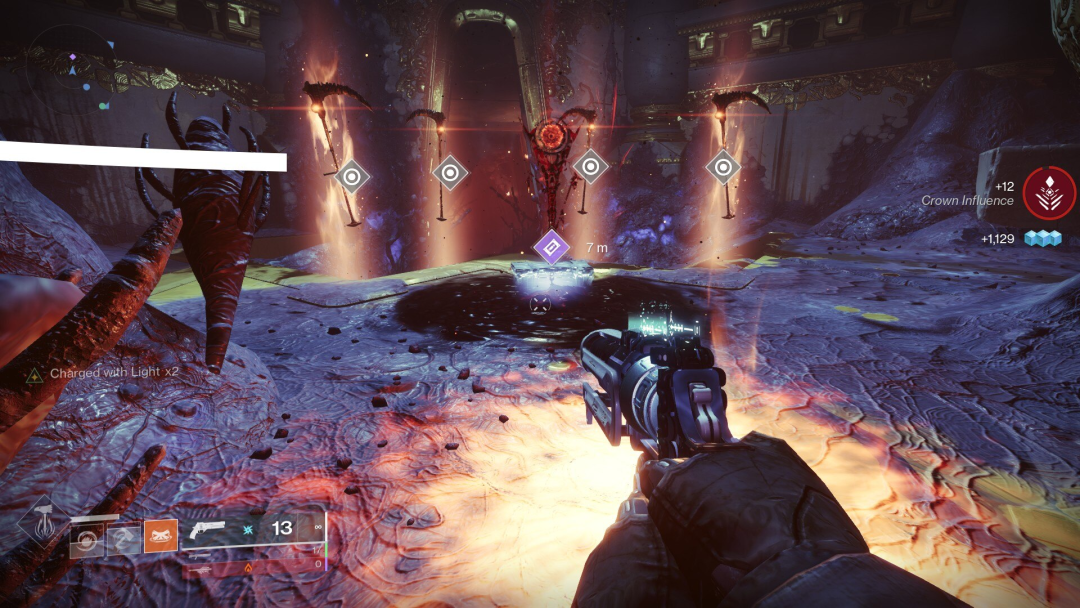Open the Crown Influence emblem icon

coord(1049,193)
